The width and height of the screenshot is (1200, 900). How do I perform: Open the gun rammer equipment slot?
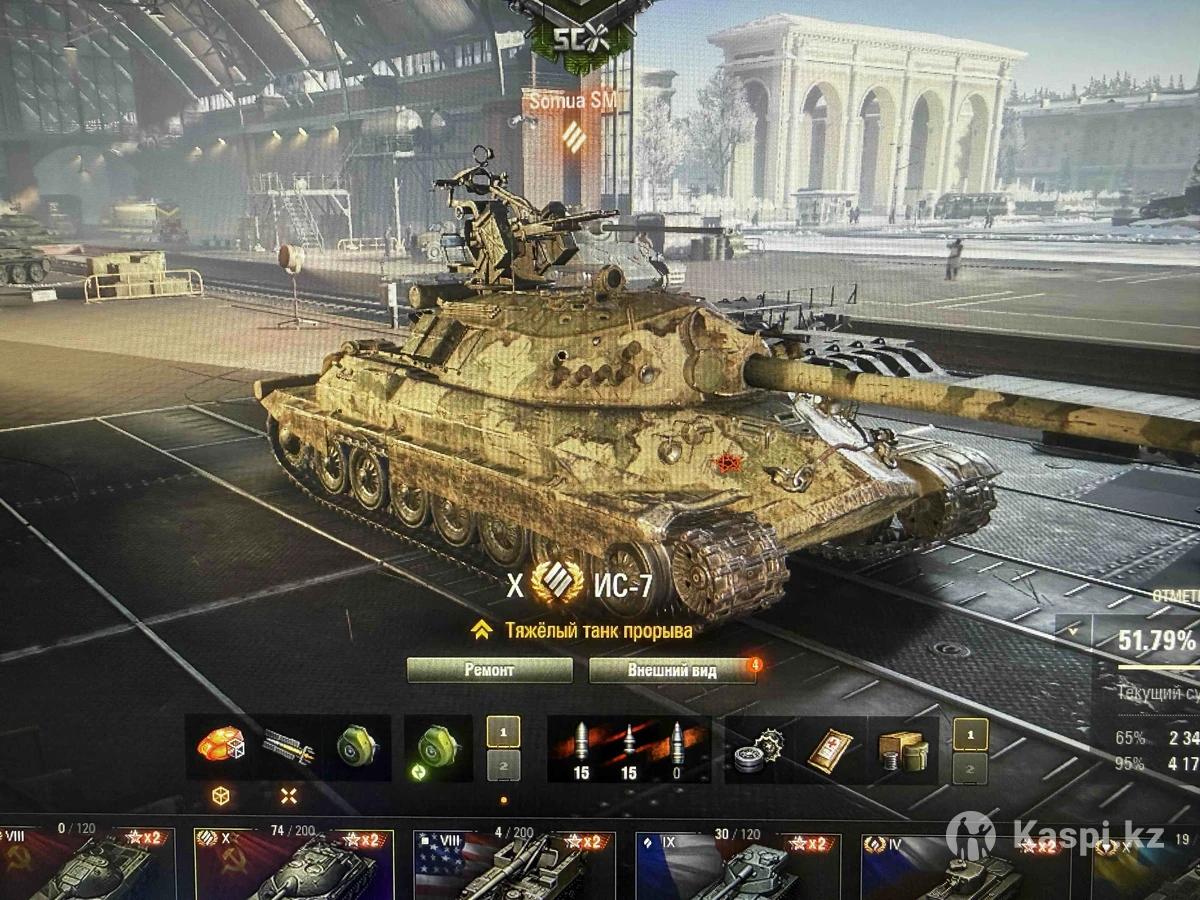[x=288, y=746]
